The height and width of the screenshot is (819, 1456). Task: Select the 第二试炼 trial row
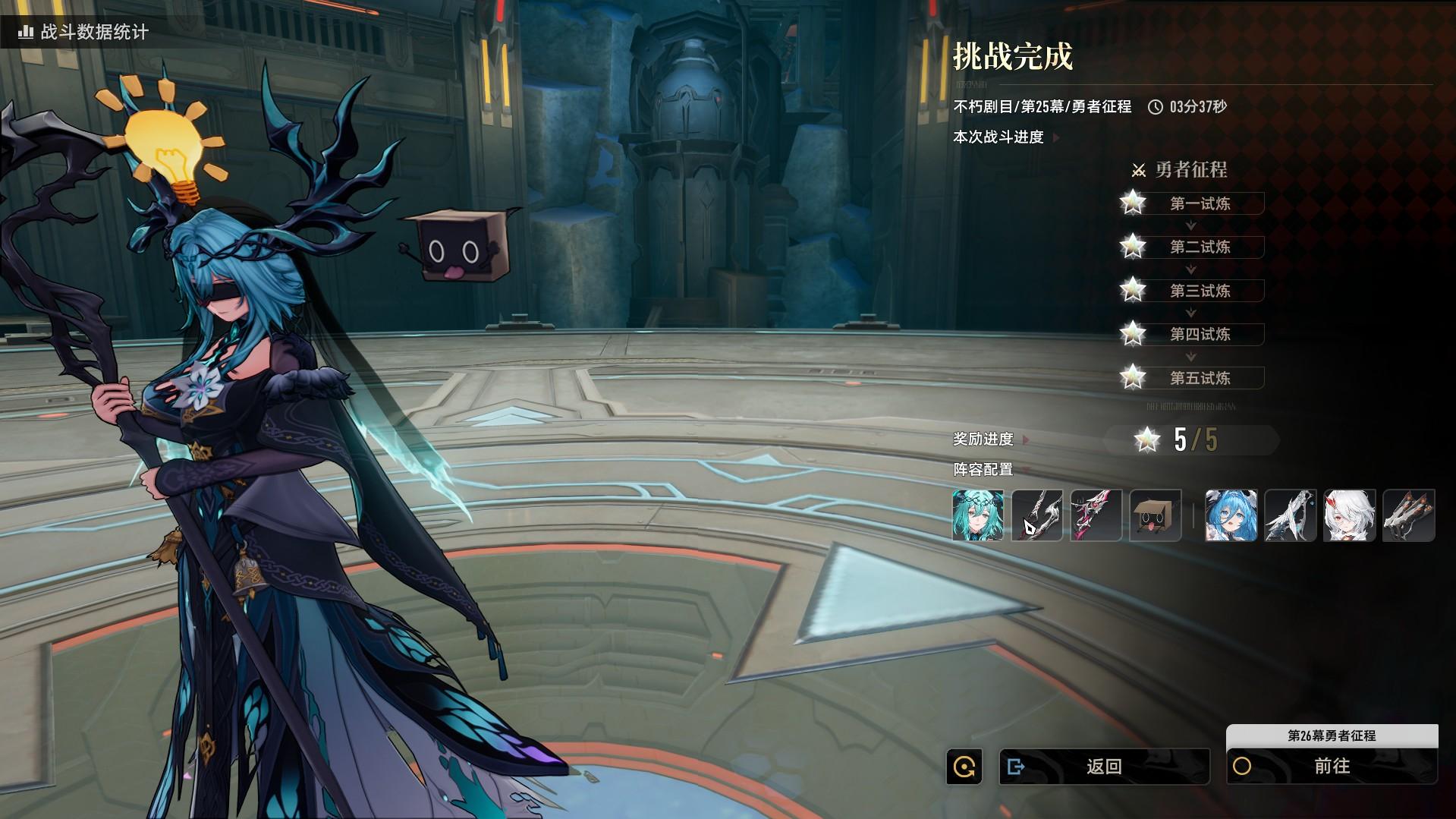pyautogui.click(x=1200, y=247)
